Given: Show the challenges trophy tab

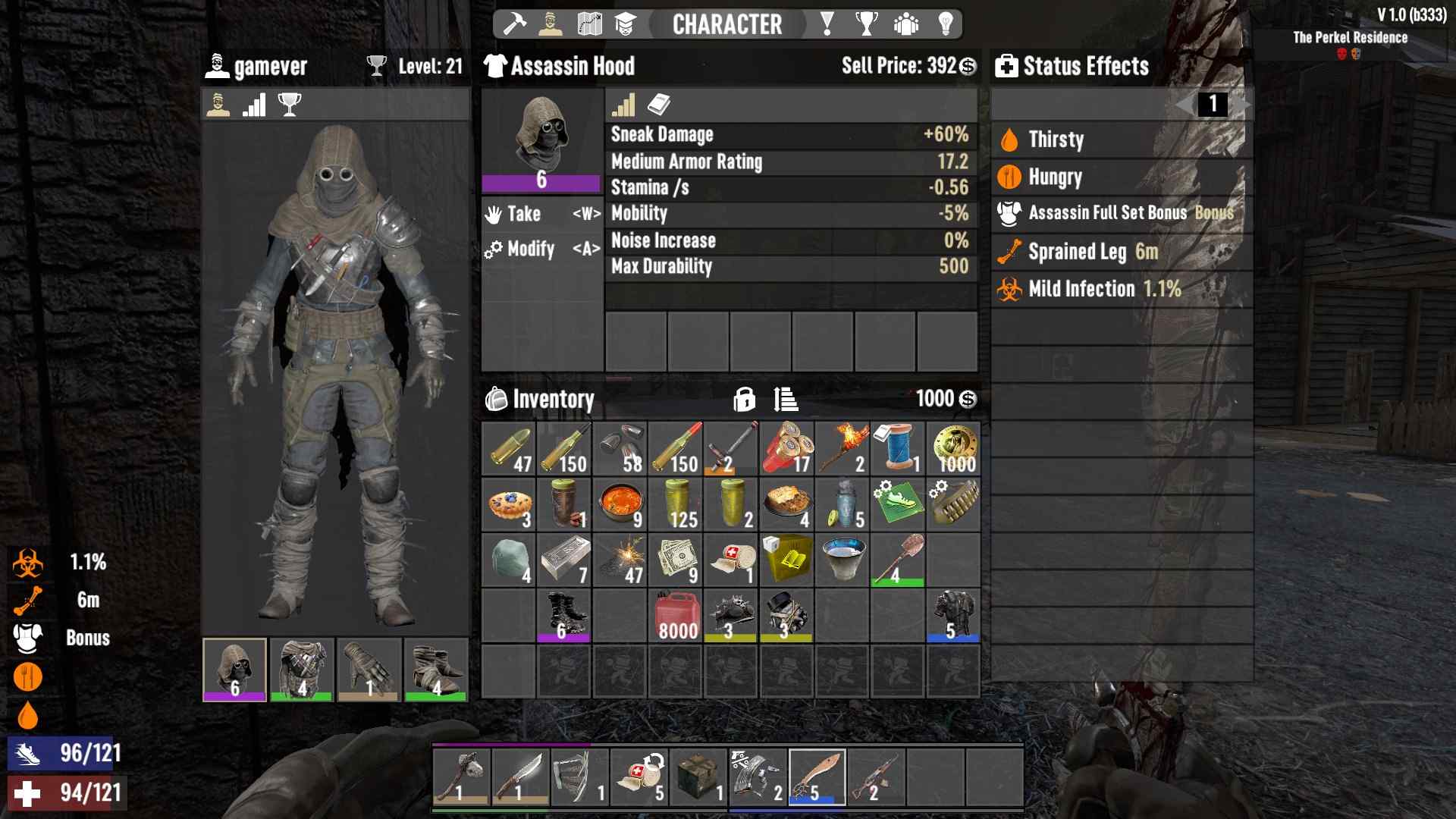Looking at the screenshot, I should tap(866, 24).
